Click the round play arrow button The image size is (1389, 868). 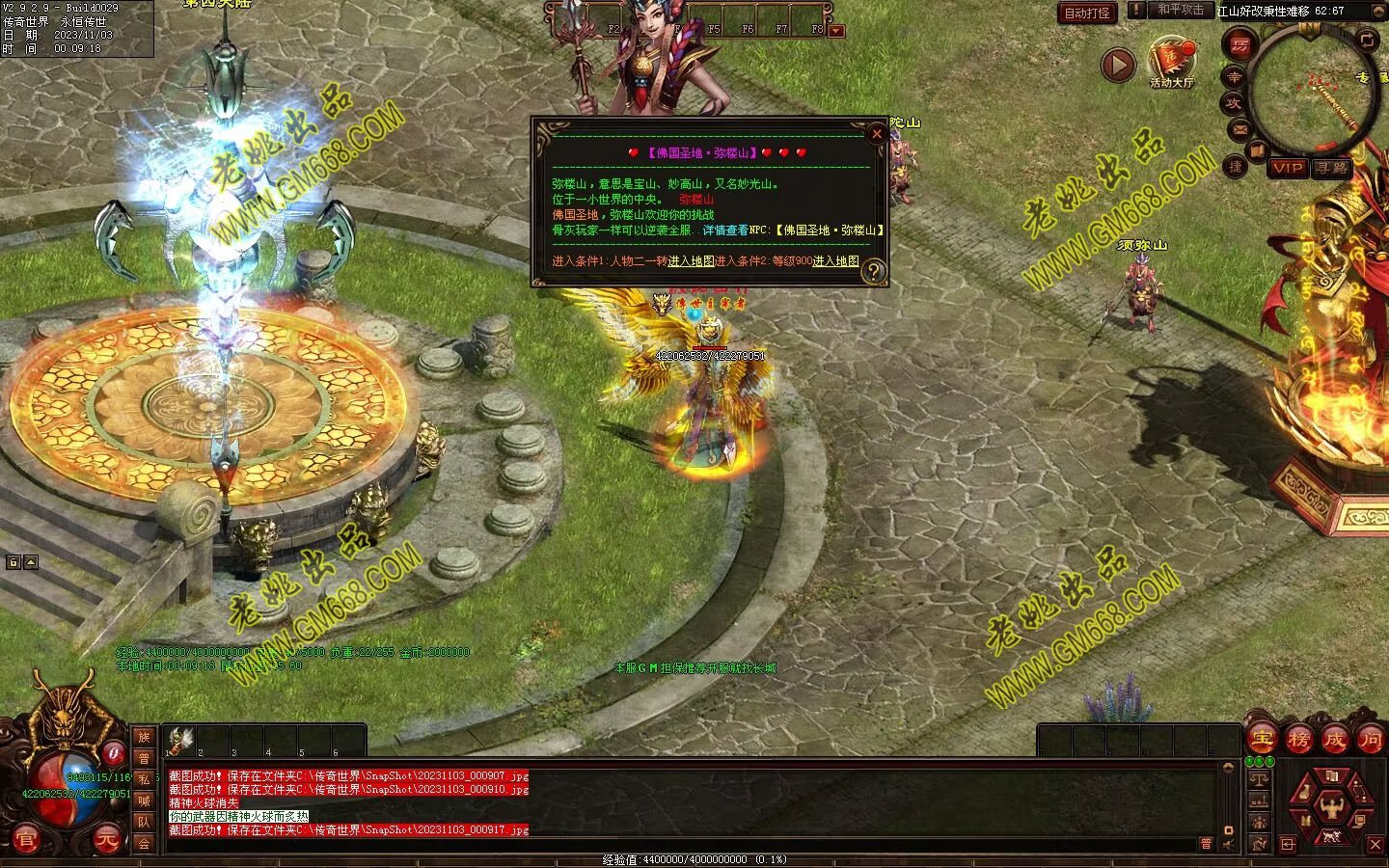click(x=1118, y=65)
